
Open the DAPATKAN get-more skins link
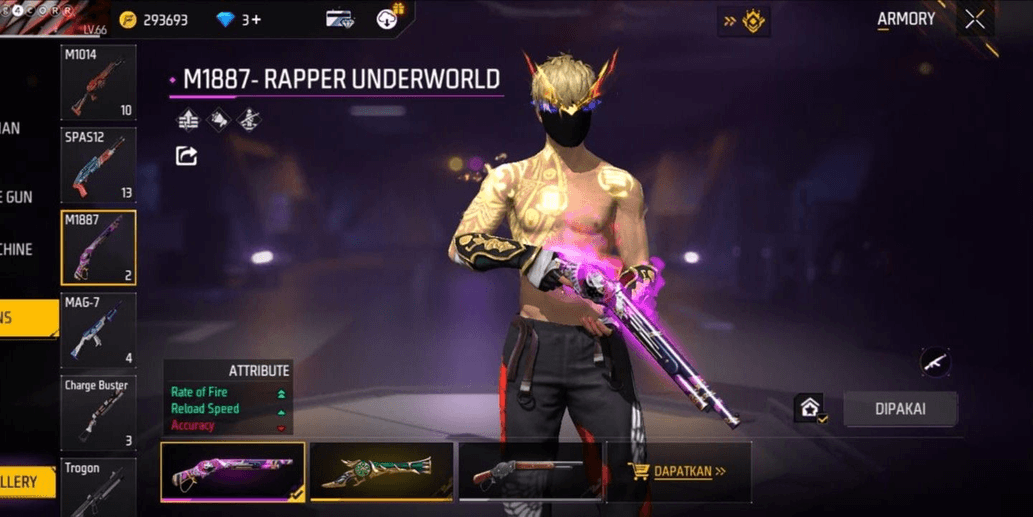(678, 471)
